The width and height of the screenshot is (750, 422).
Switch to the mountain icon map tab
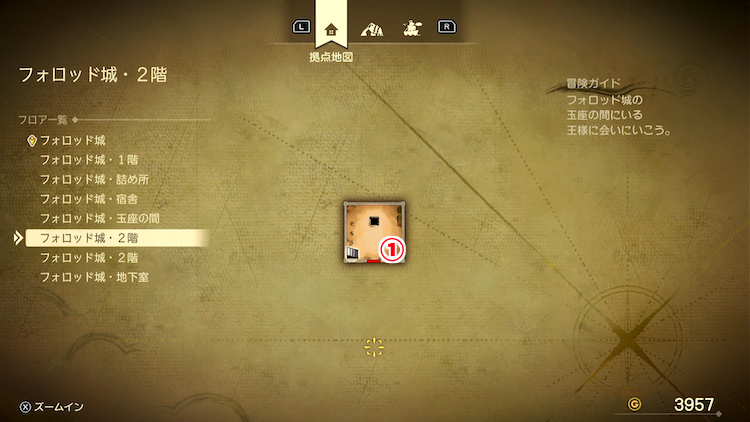click(371, 27)
